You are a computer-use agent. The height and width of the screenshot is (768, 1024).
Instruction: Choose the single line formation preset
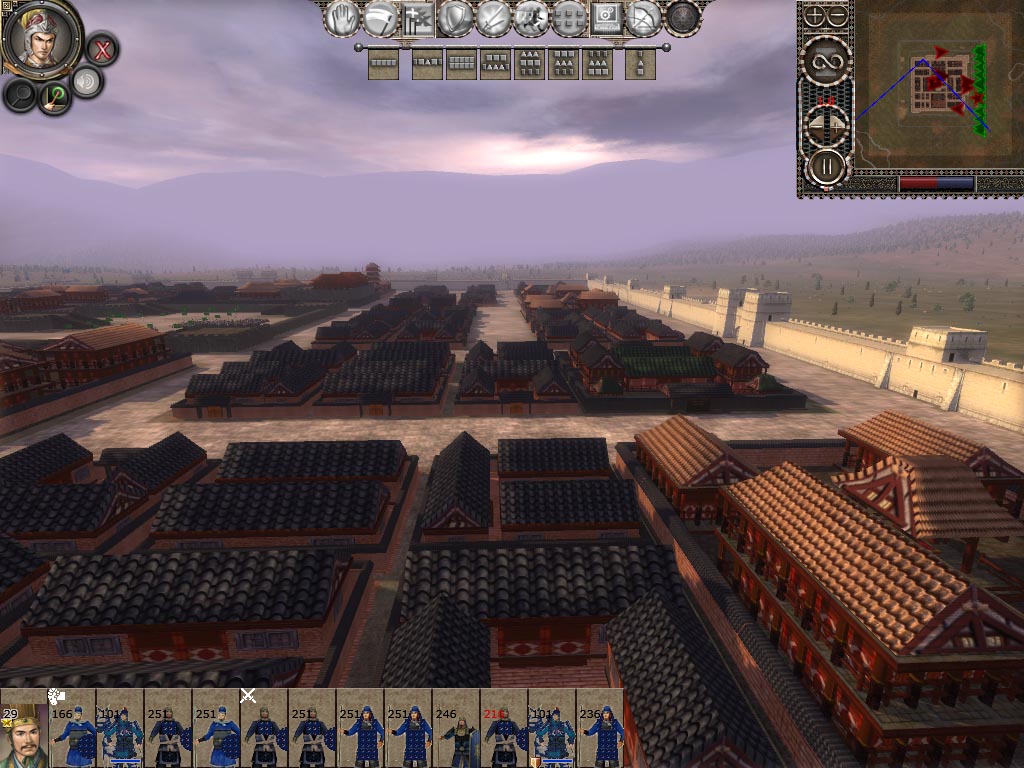coord(383,65)
